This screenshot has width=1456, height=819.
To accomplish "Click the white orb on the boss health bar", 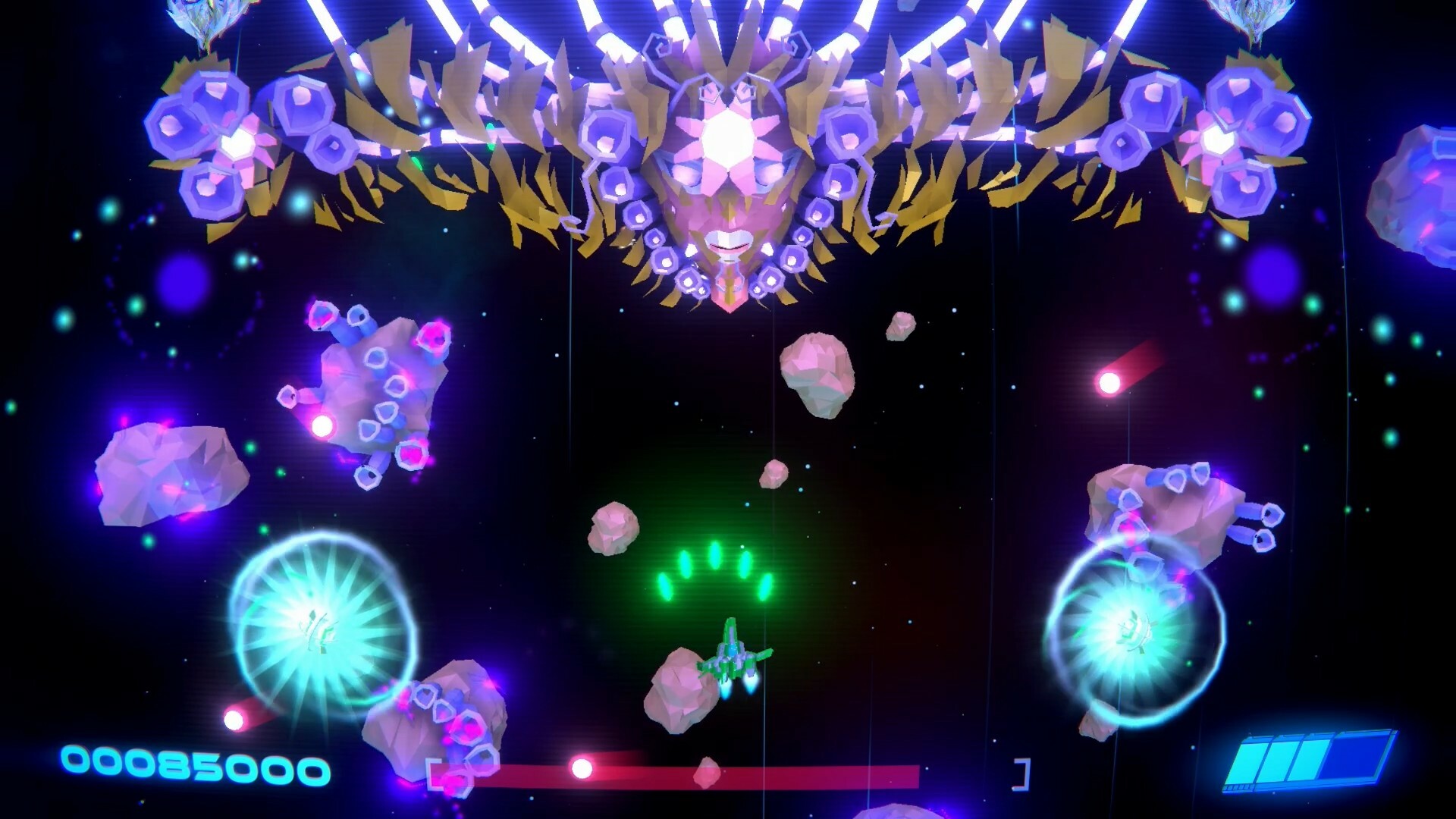I will [x=582, y=768].
